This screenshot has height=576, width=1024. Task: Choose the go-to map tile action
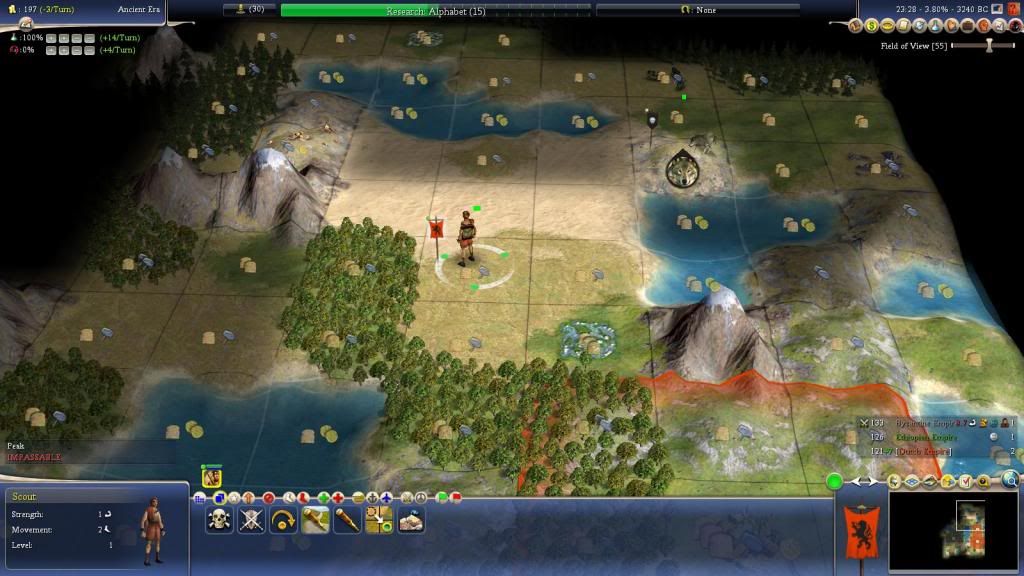tap(379, 519)
